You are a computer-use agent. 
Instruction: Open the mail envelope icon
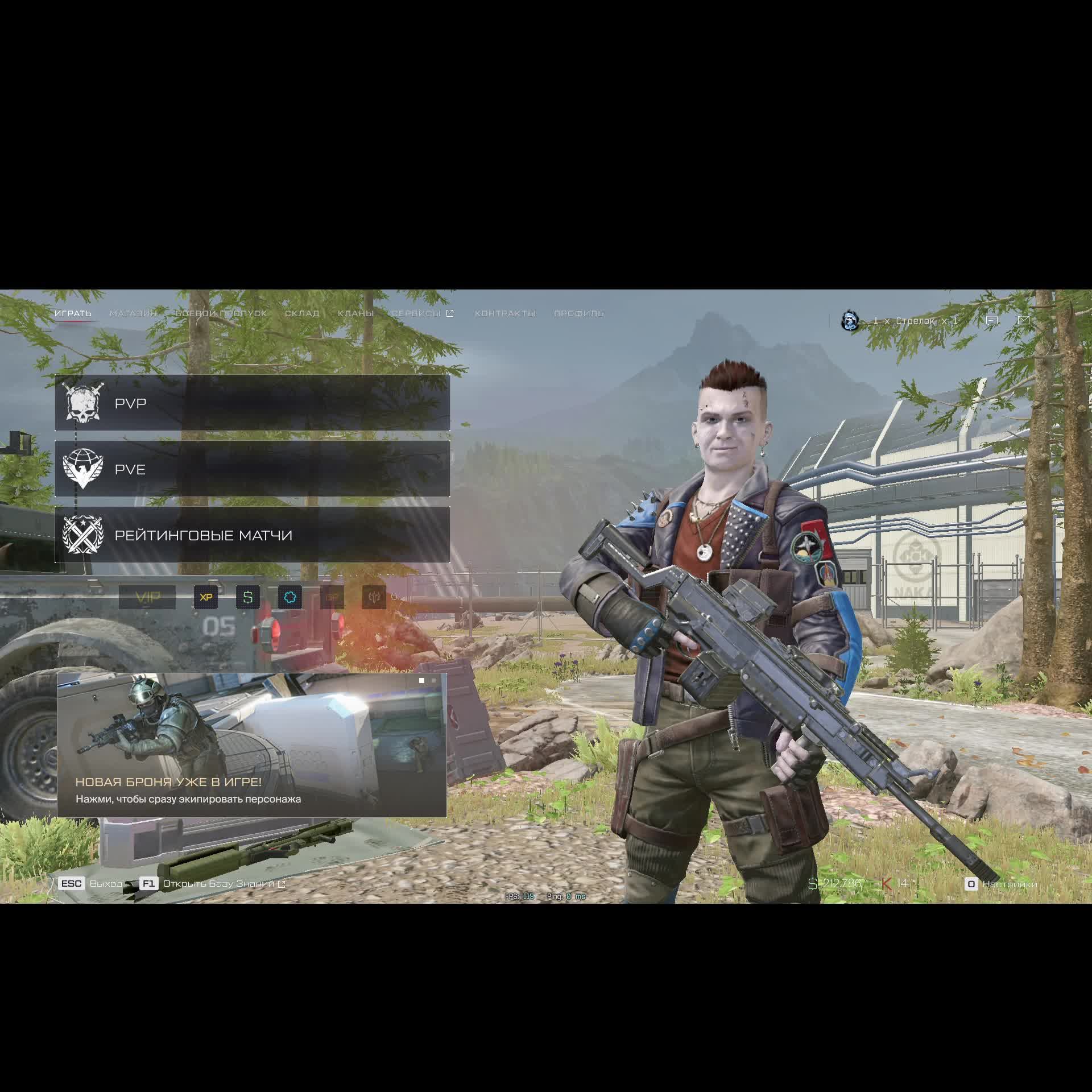pos(1024,321)
